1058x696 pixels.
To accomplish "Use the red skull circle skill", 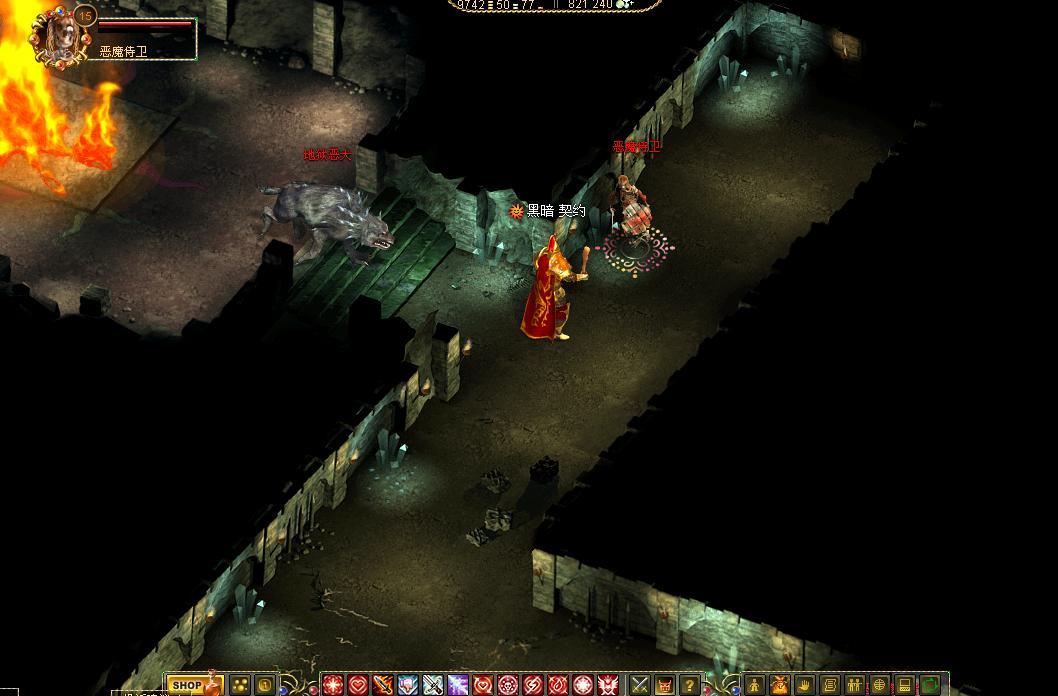I will point(508,685).
